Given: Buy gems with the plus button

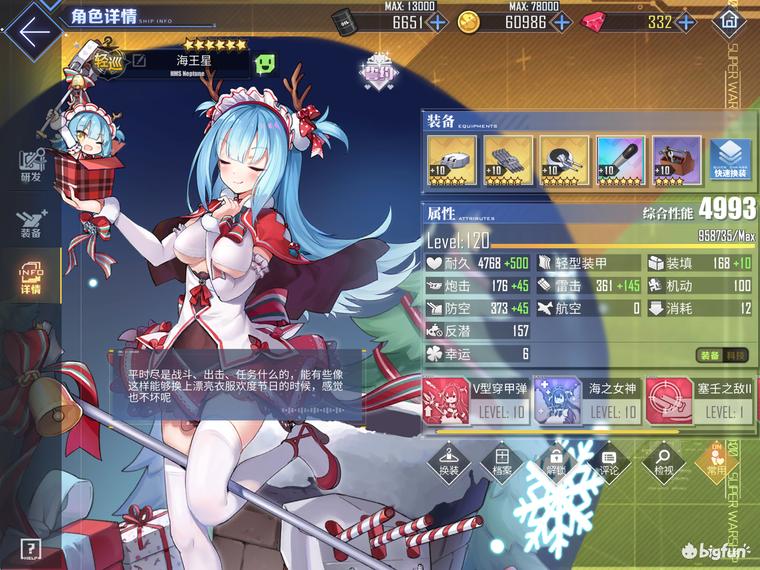Looking at the screenshot, I should [688, 22].
